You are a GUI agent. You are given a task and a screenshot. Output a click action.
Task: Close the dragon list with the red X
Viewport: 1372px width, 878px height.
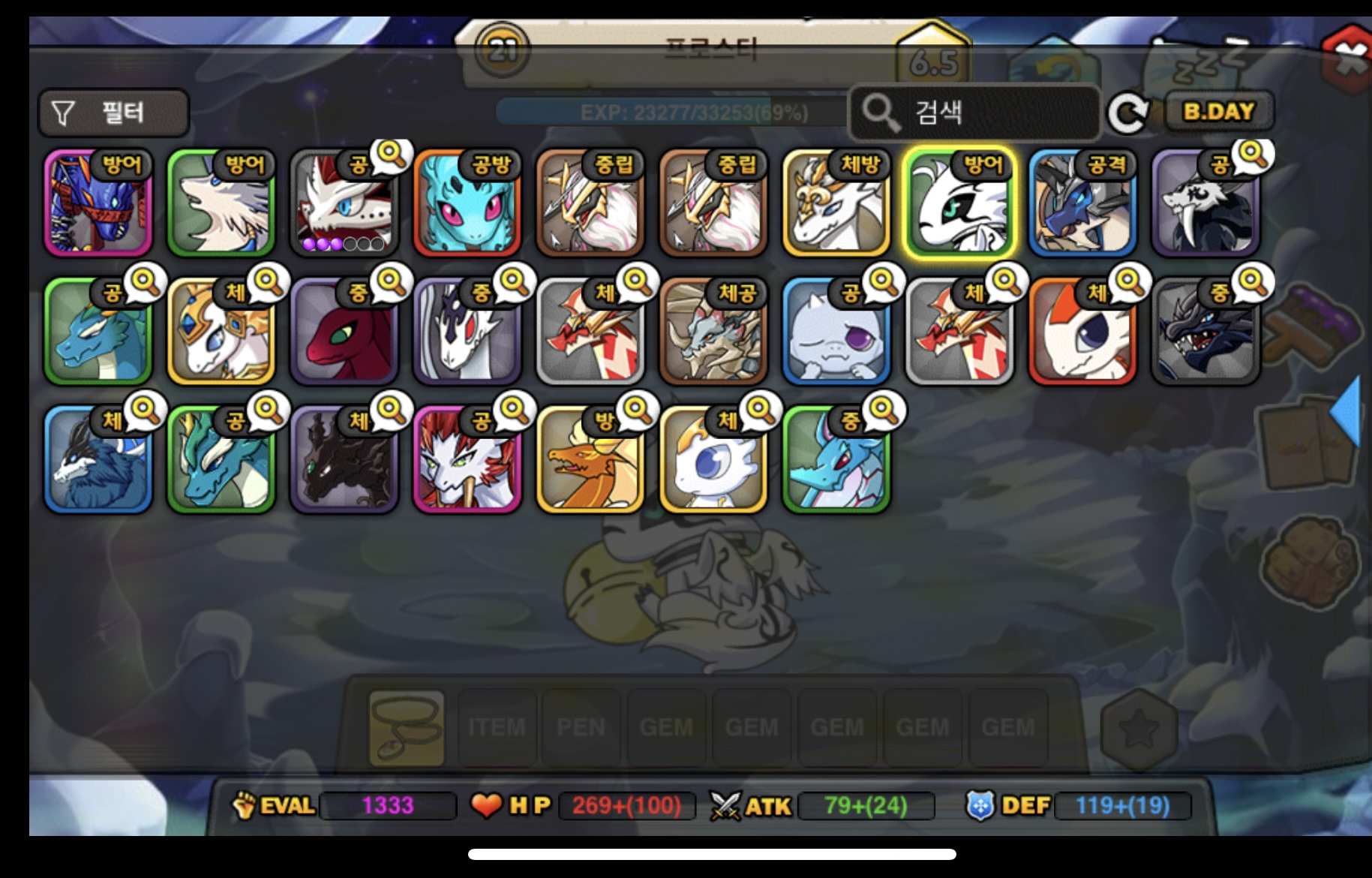click(x=1349, y=59)
